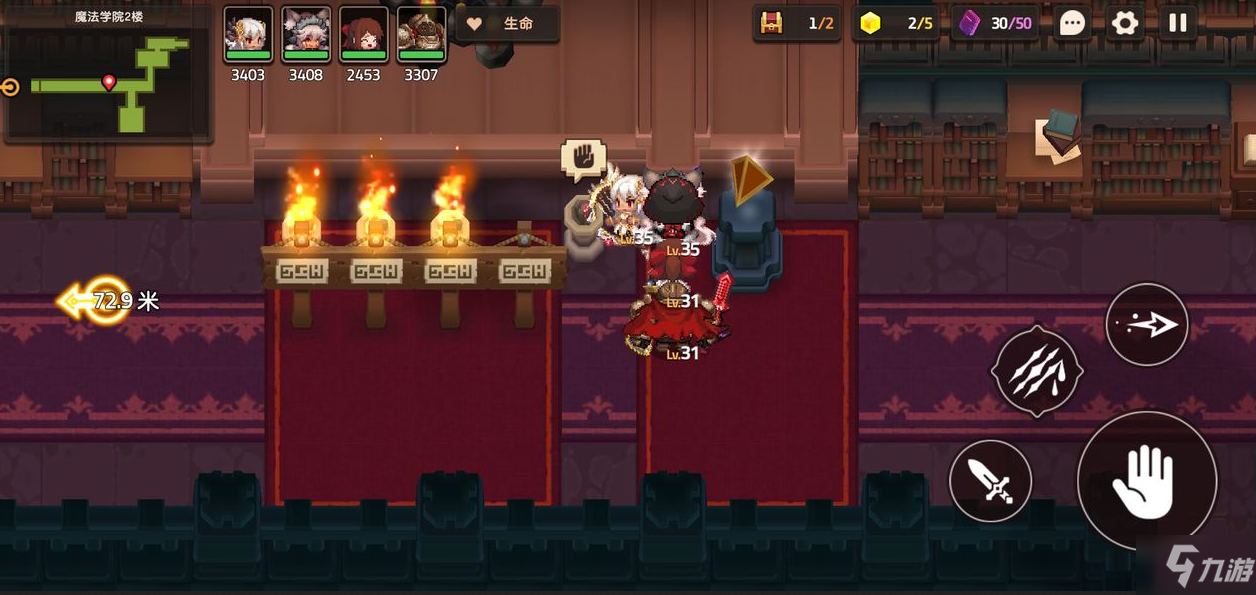Trigger the dash arrow button
The height and width of the screenshot is (595, 1256).
coord(1146,325)
